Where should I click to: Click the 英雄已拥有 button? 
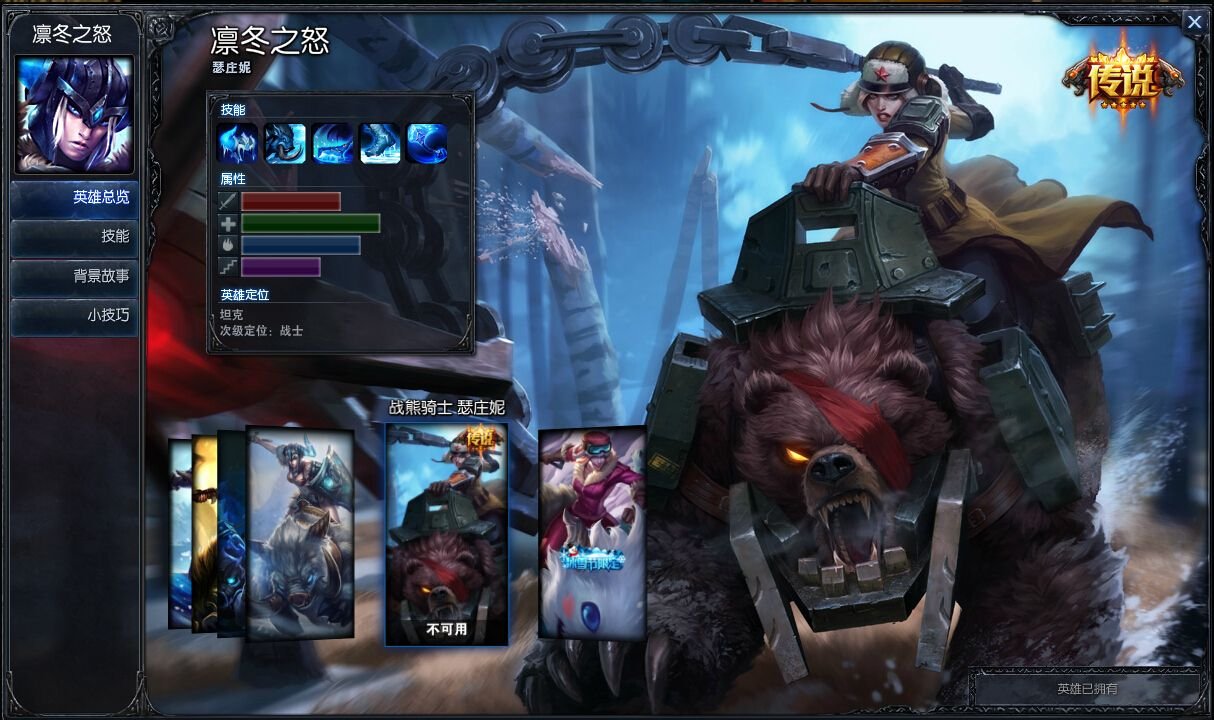click(1087, 689)
